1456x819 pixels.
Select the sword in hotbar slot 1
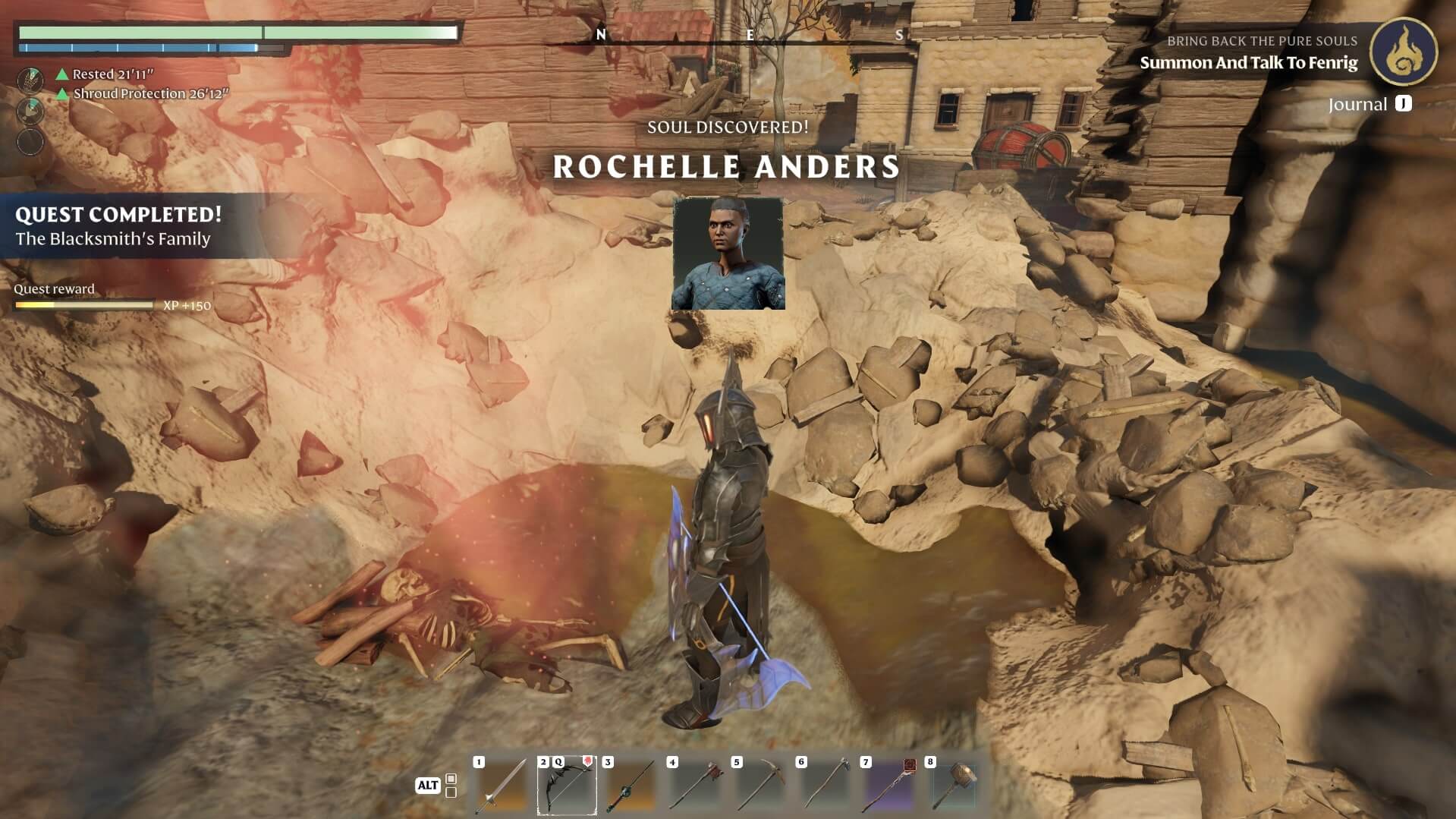point(502,786)
